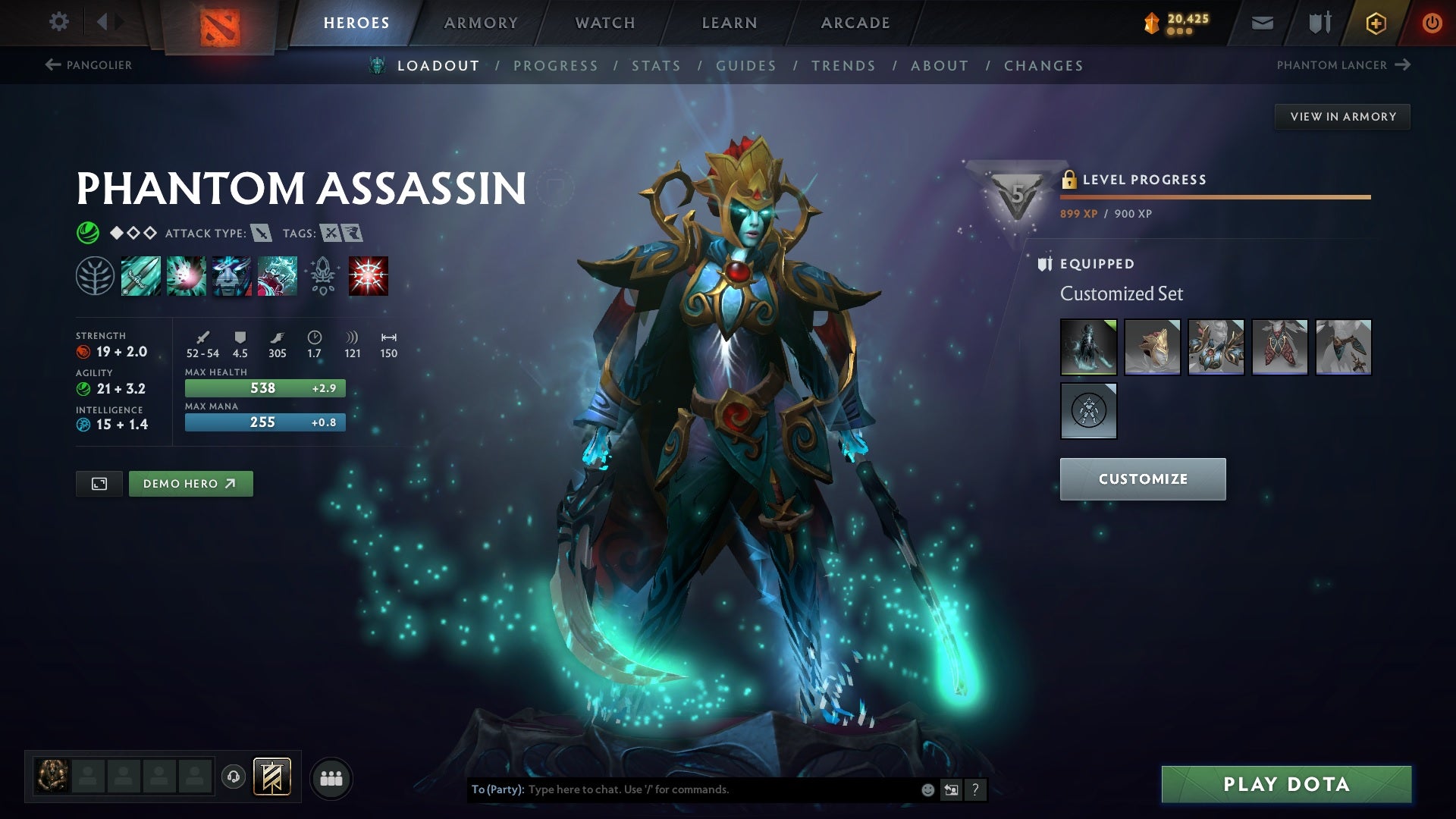Click the Blur ability icon
This screenshot has width=1456, height=819.
(231, 275)
